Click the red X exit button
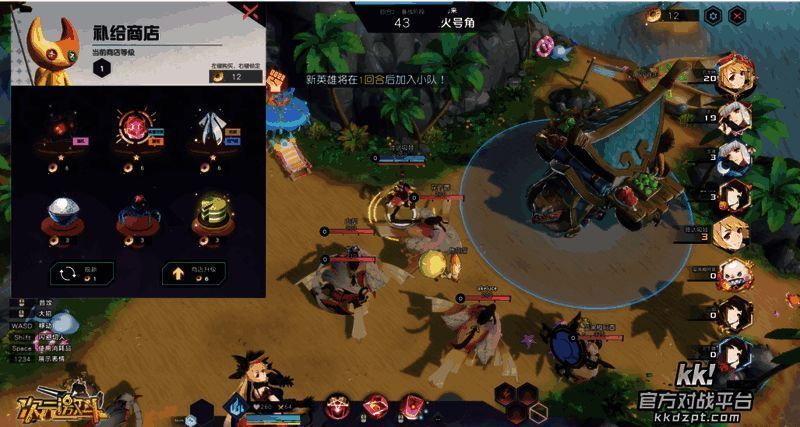This screenshot has height=427, width=800. [x=737, y=15]
